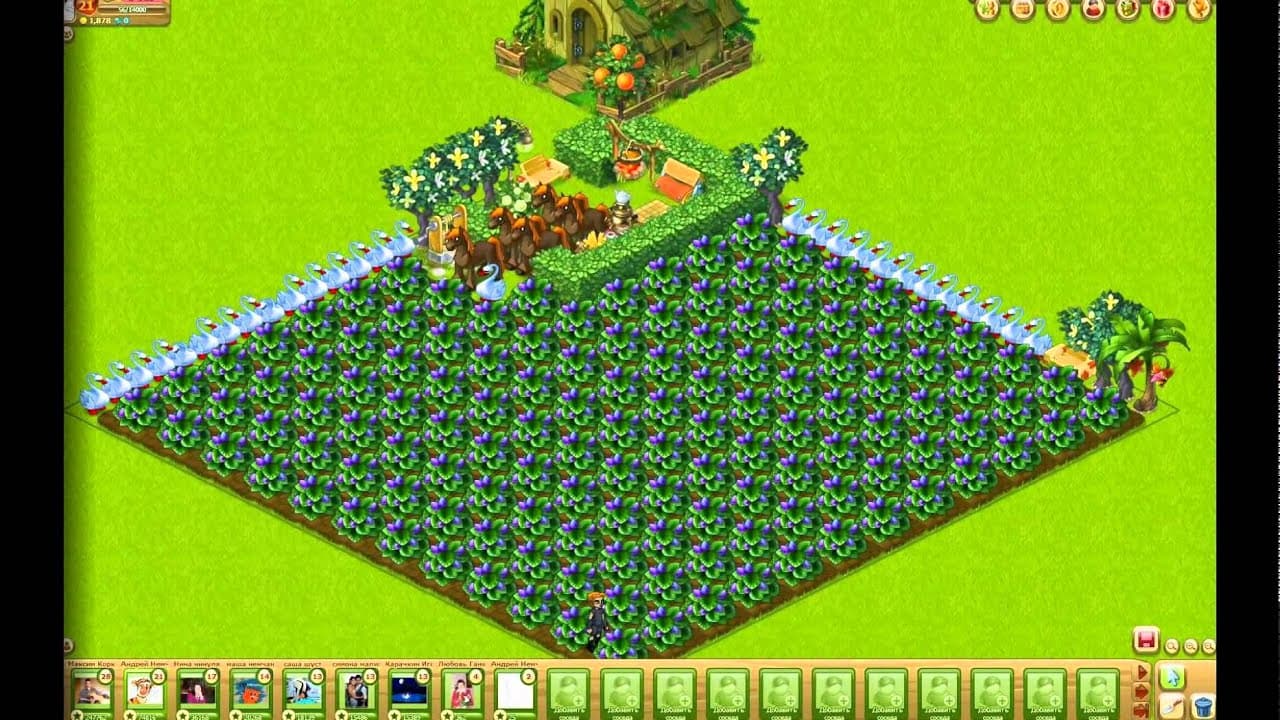Open the trash removal tool

click(x=1204, y=708)
